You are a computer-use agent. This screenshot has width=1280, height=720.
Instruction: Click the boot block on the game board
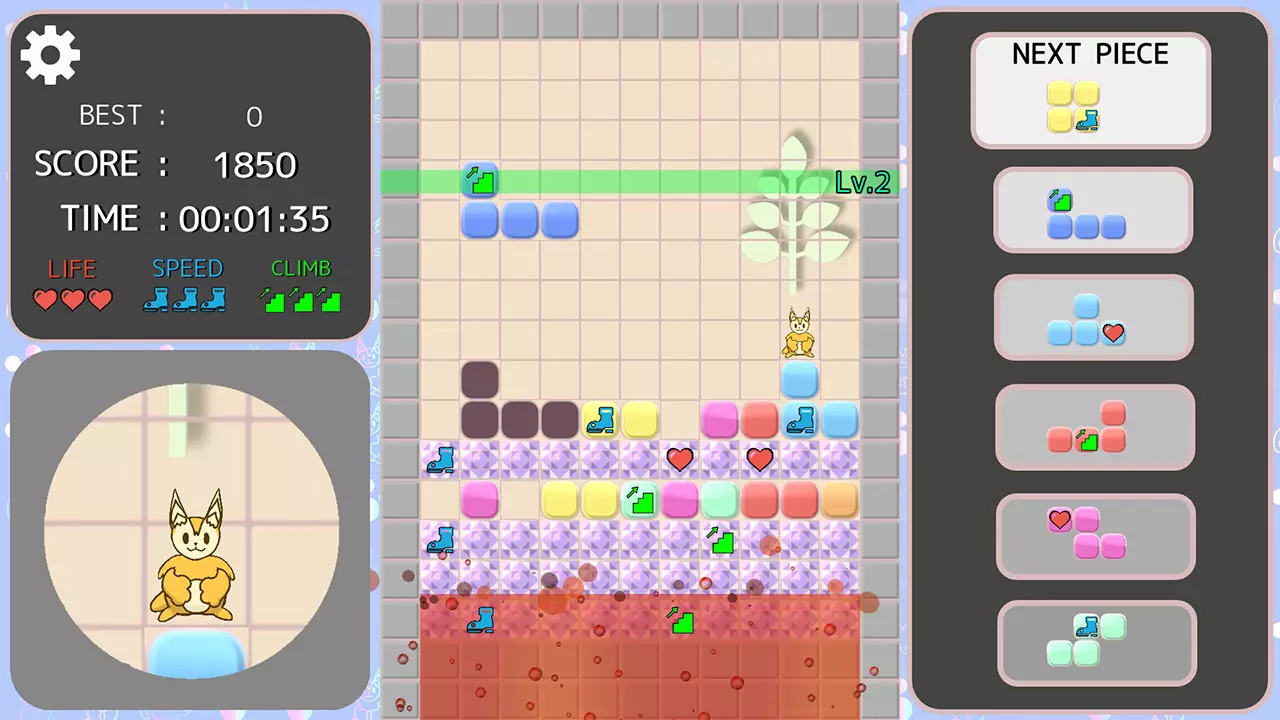click(599, 420)
